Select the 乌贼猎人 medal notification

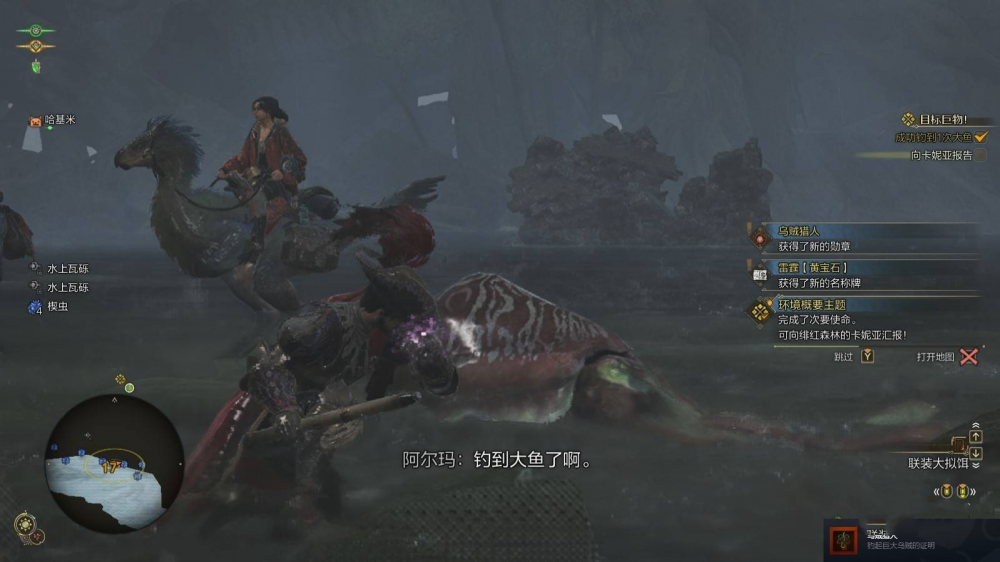pos(798,231)
